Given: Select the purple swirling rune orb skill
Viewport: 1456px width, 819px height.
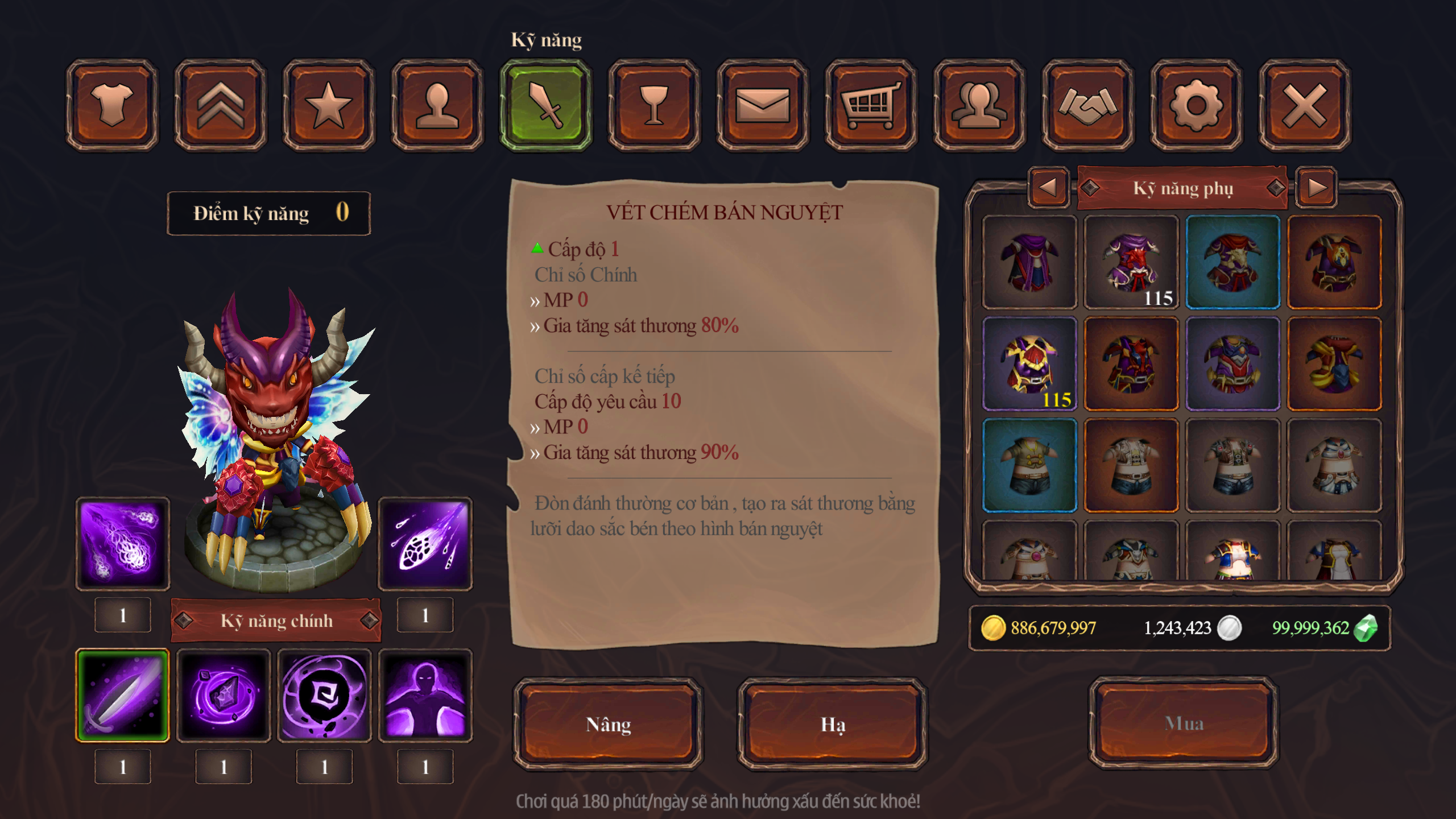Looking at the screenshot, I should (325, 696).
